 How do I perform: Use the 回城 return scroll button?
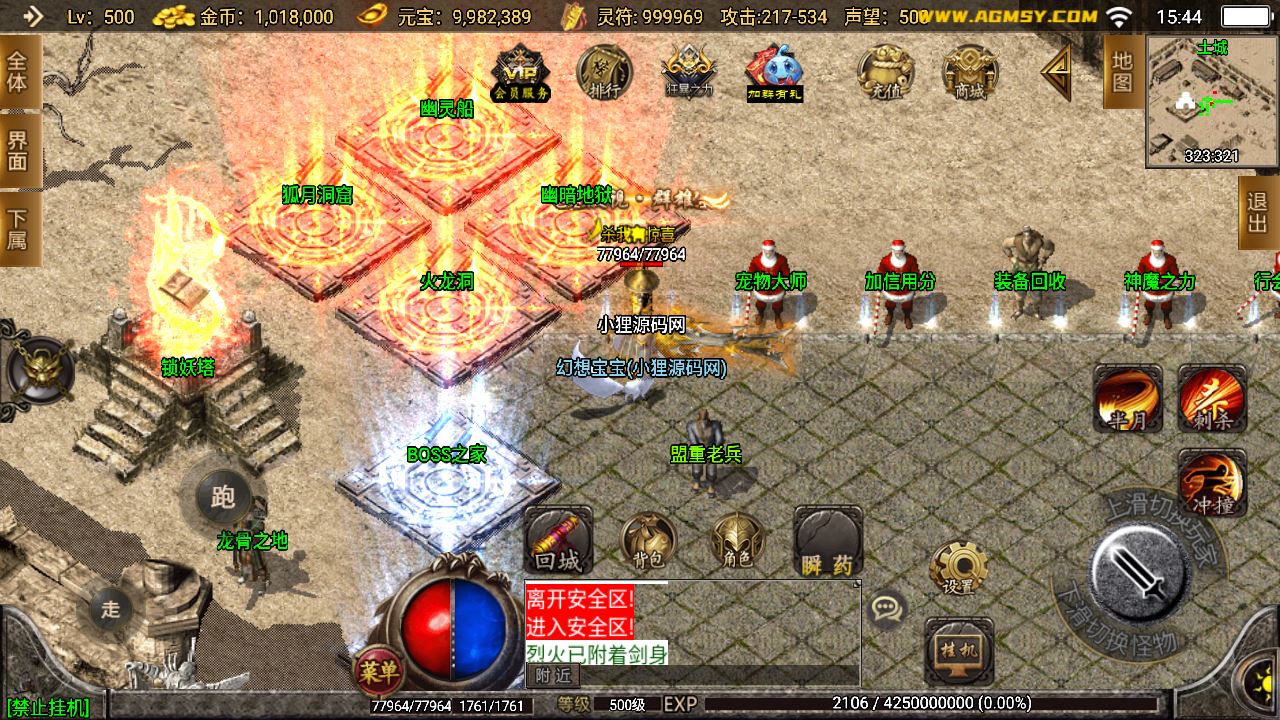[x=558, y=541]
